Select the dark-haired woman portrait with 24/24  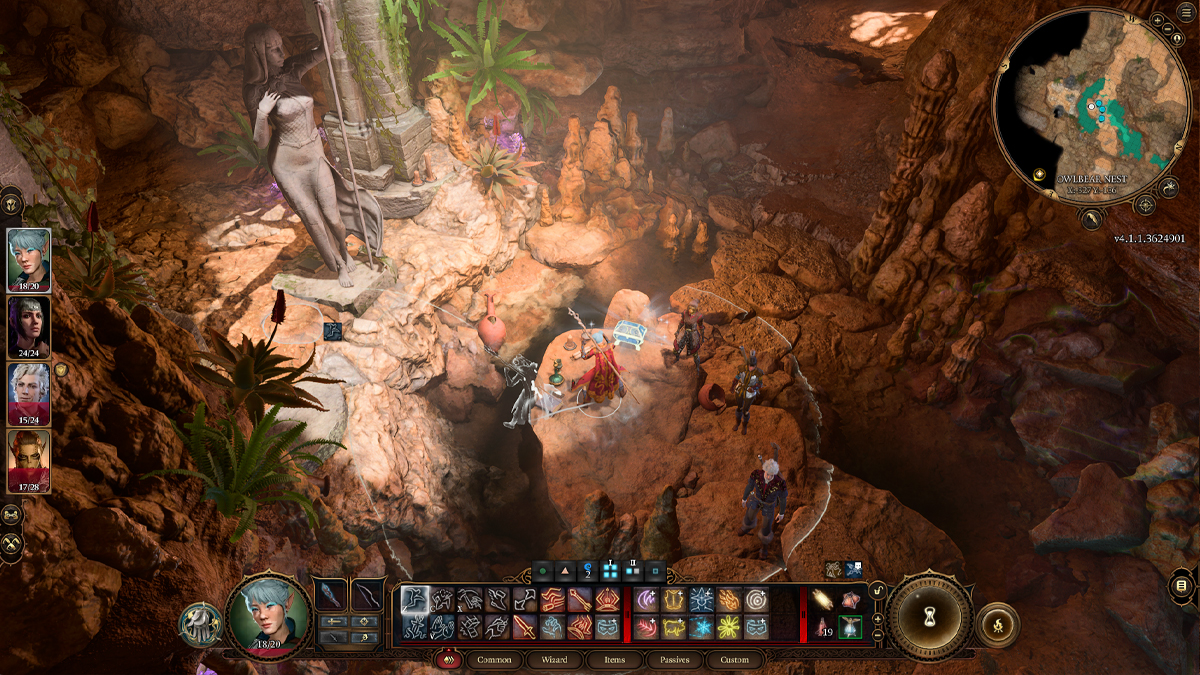pos(30,325)
